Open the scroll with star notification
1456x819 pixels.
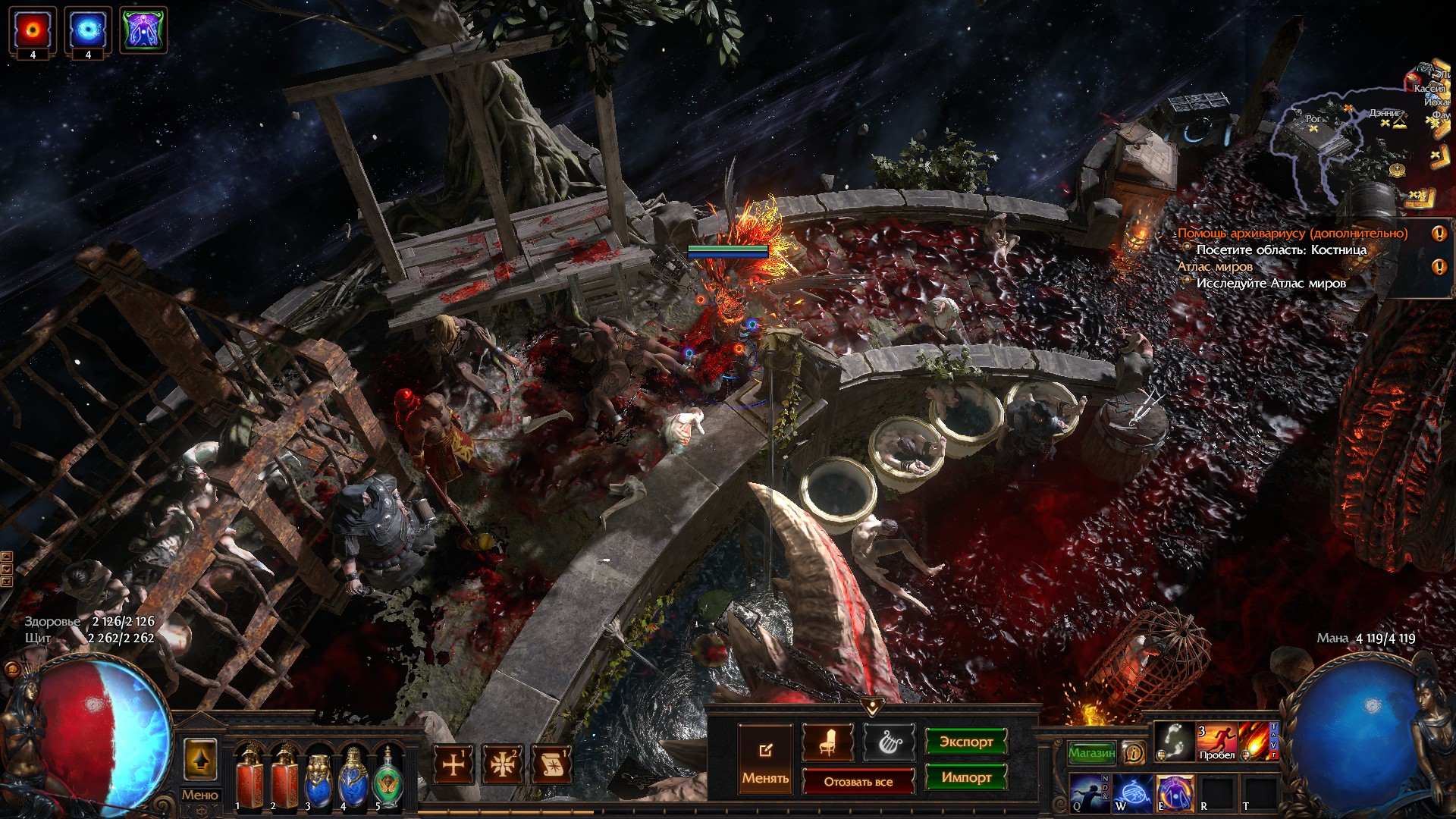point(551,764)
